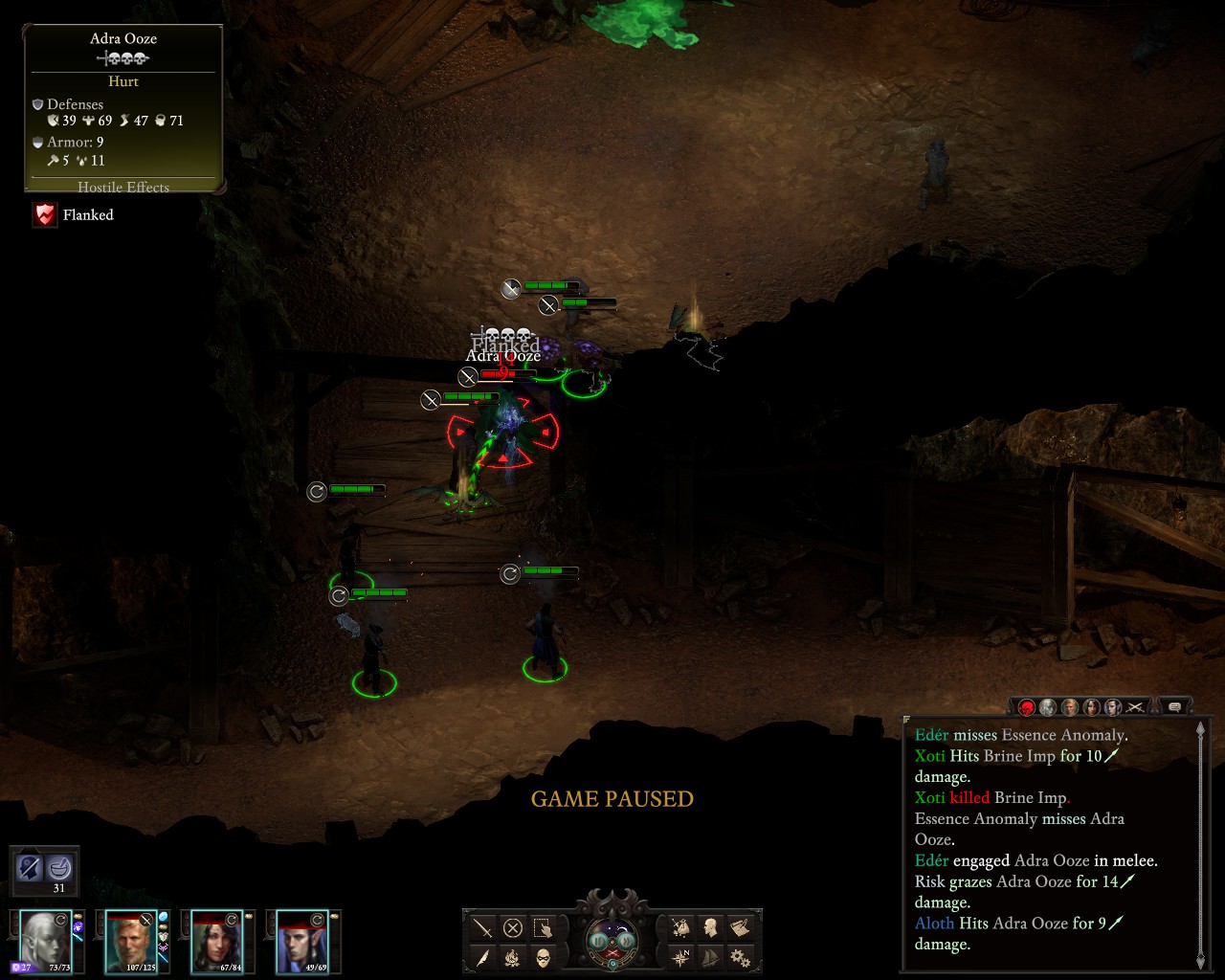This screenshot has height=980, width=1225.
Task: Open the feather quill icon button
Action: click(483, 957)
